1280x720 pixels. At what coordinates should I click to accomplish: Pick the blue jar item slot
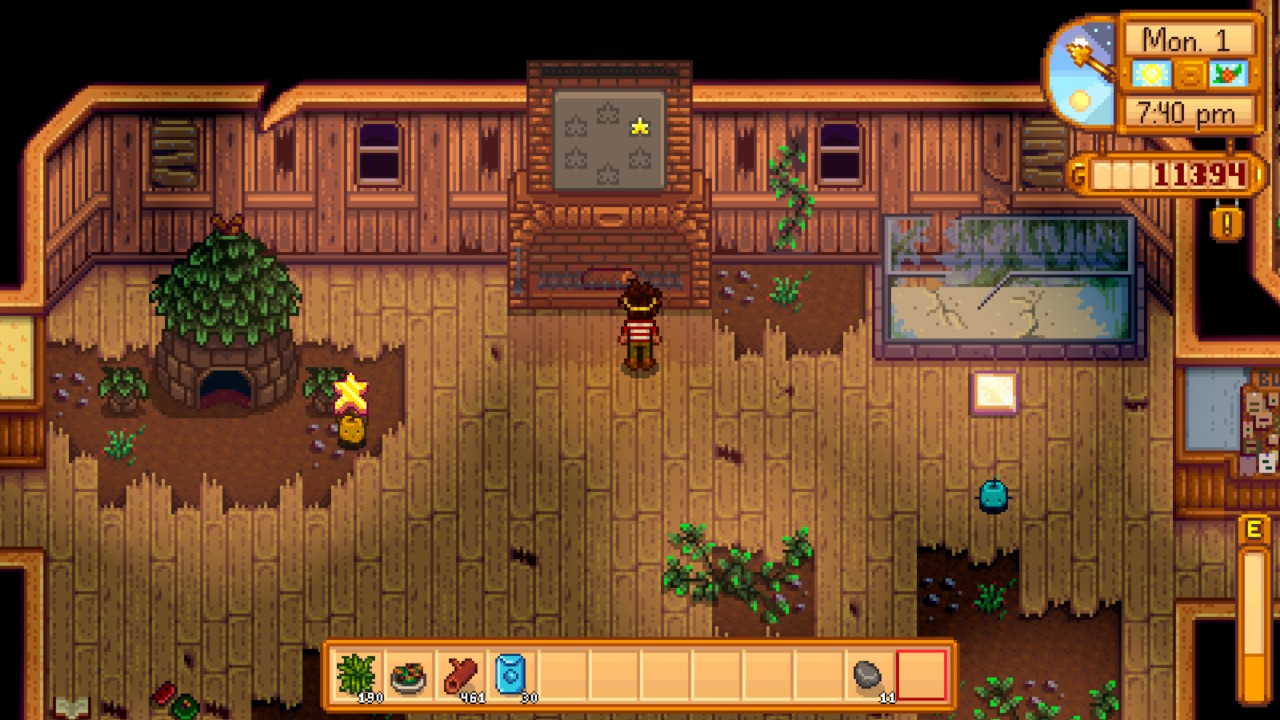click(x=511, y=675)
